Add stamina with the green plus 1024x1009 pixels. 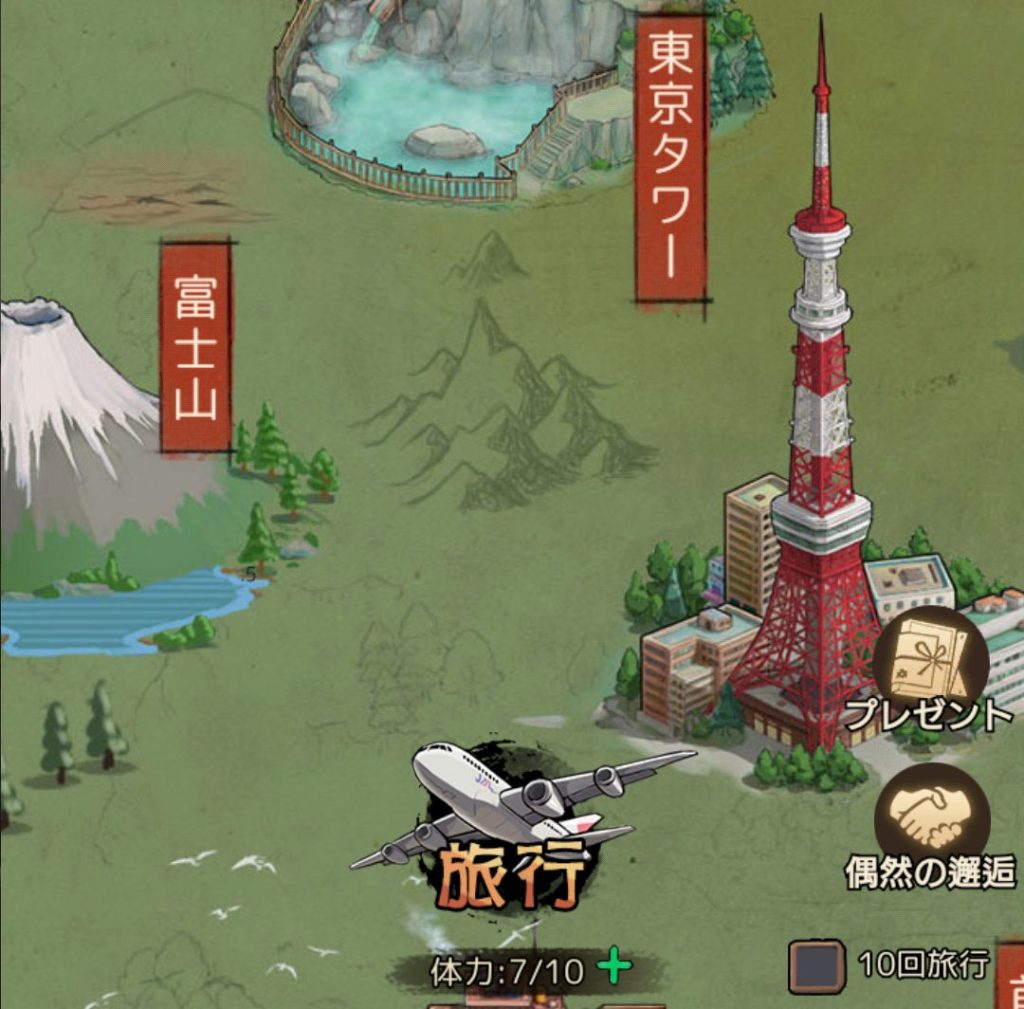point(614,967)
